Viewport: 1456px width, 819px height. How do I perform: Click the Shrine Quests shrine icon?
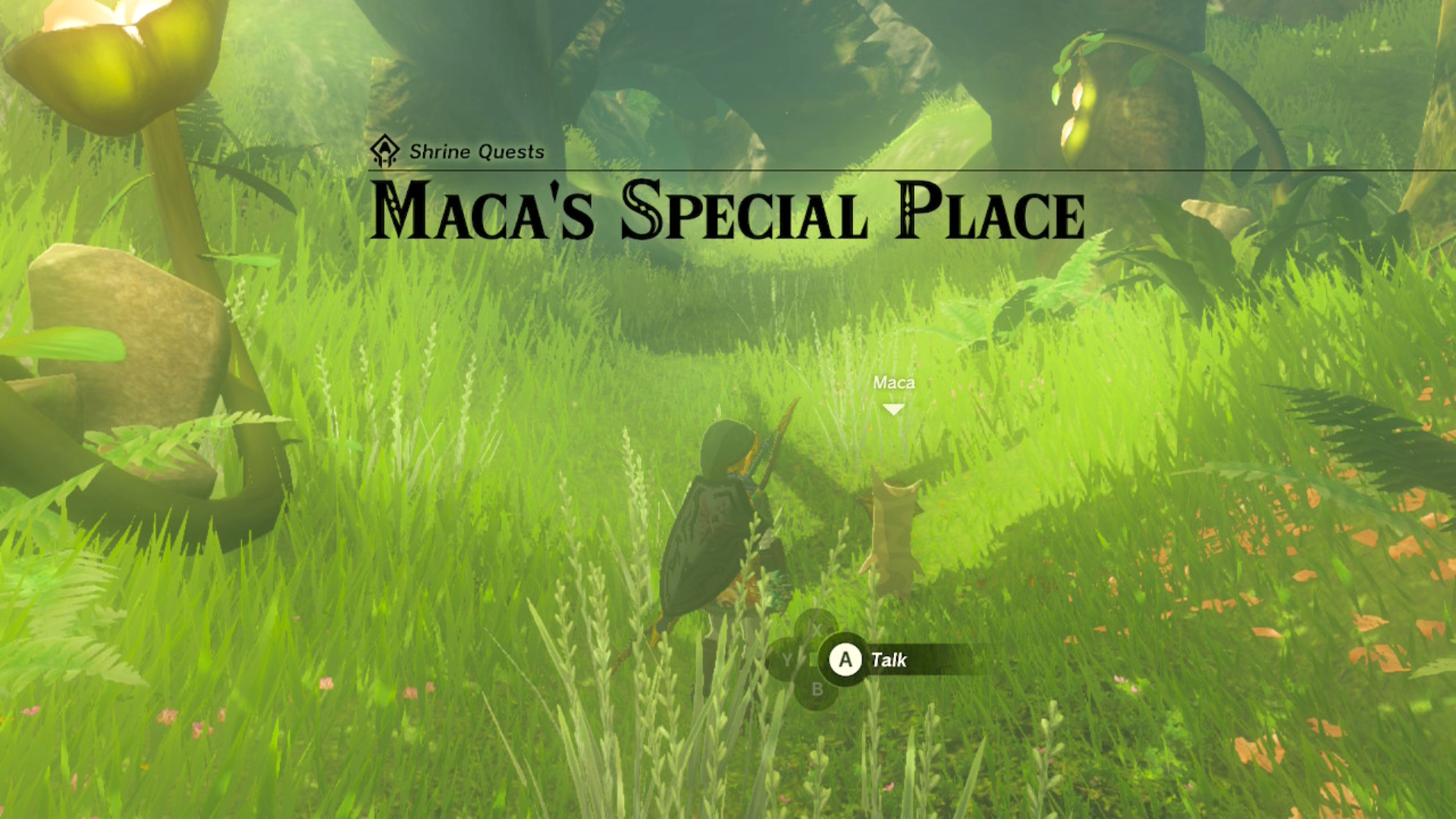(x=385, y=152)
